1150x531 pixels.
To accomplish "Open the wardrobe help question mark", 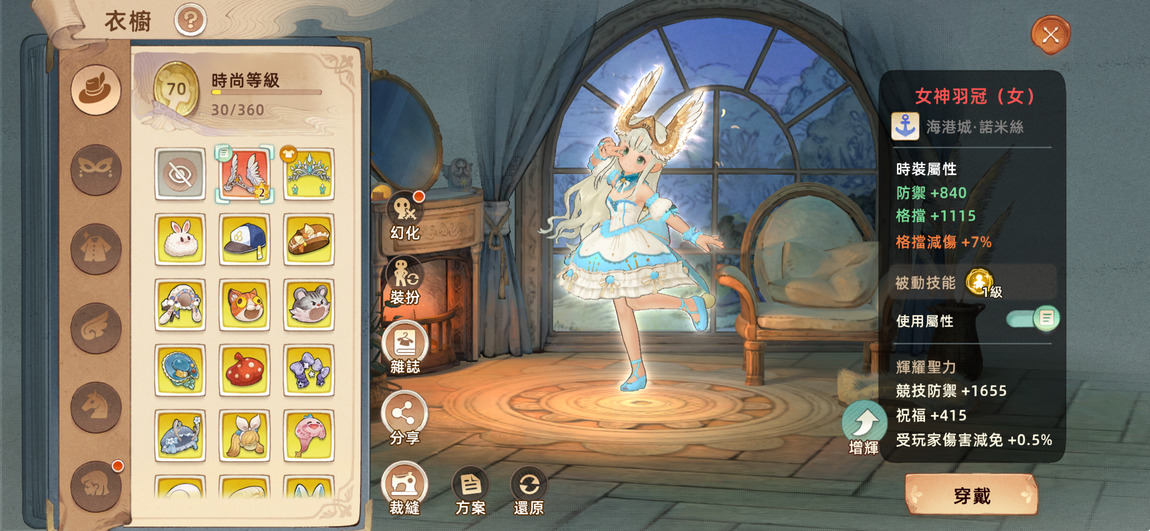I will [x=190, y=19].
